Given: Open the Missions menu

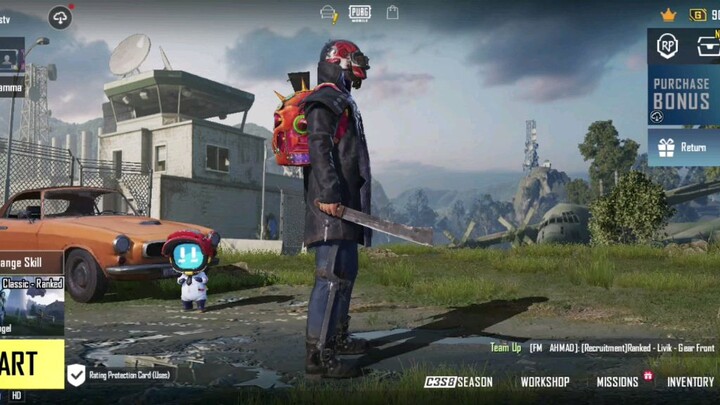Looking at the screenshot, I should coord(618,382).
